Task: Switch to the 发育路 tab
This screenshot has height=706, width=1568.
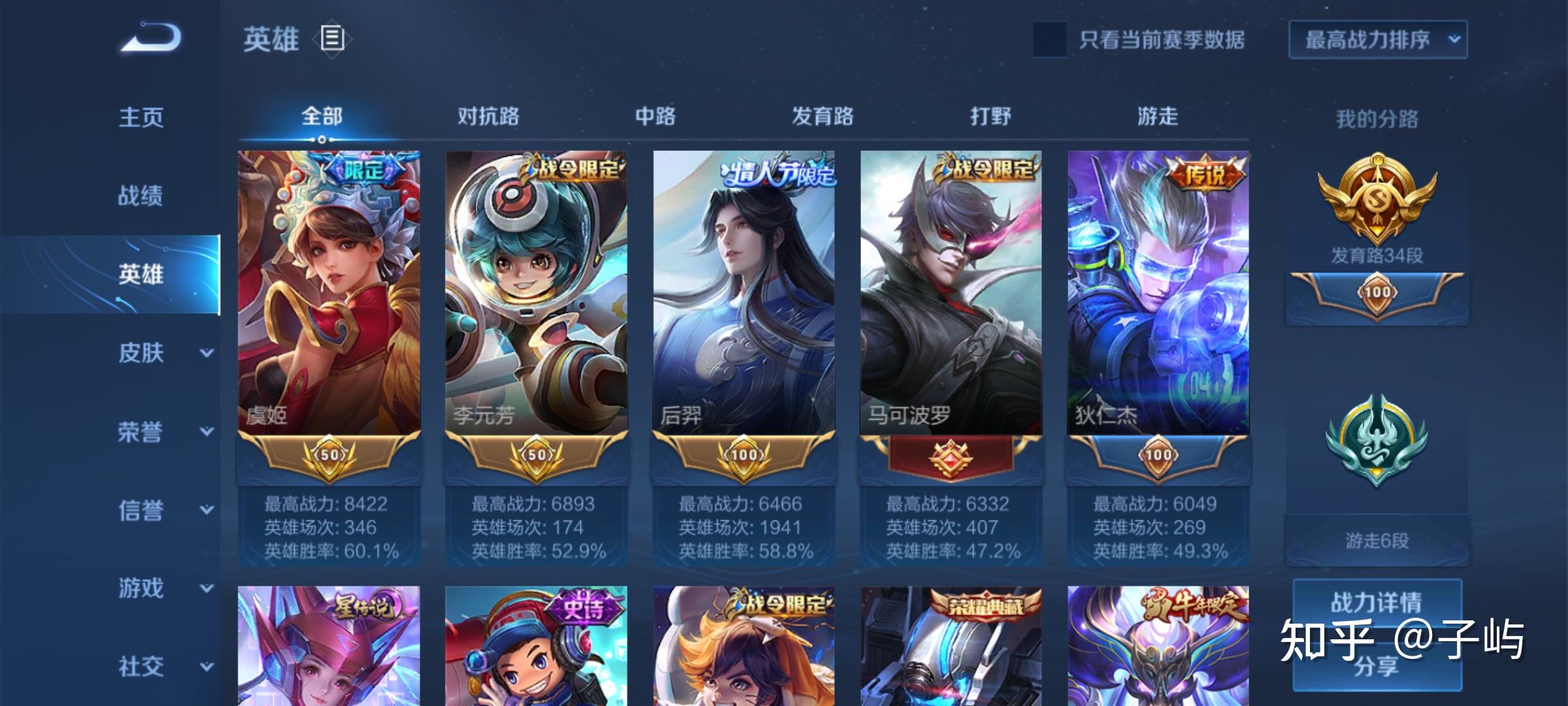Action: click(823, 116)
